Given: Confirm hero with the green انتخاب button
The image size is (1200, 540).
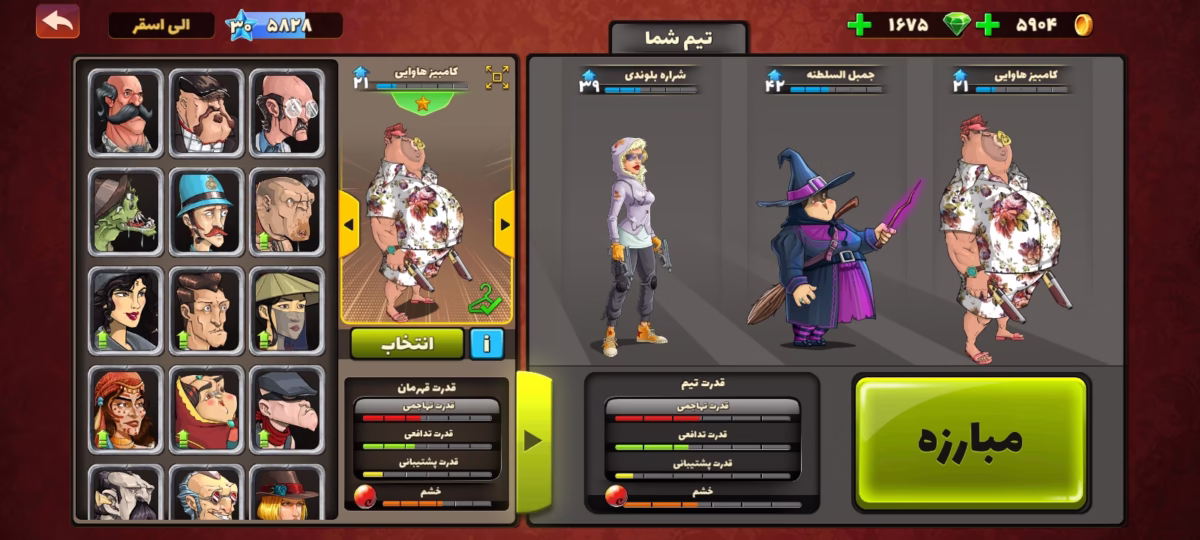Looking at the screenshot, I should 407,343.
